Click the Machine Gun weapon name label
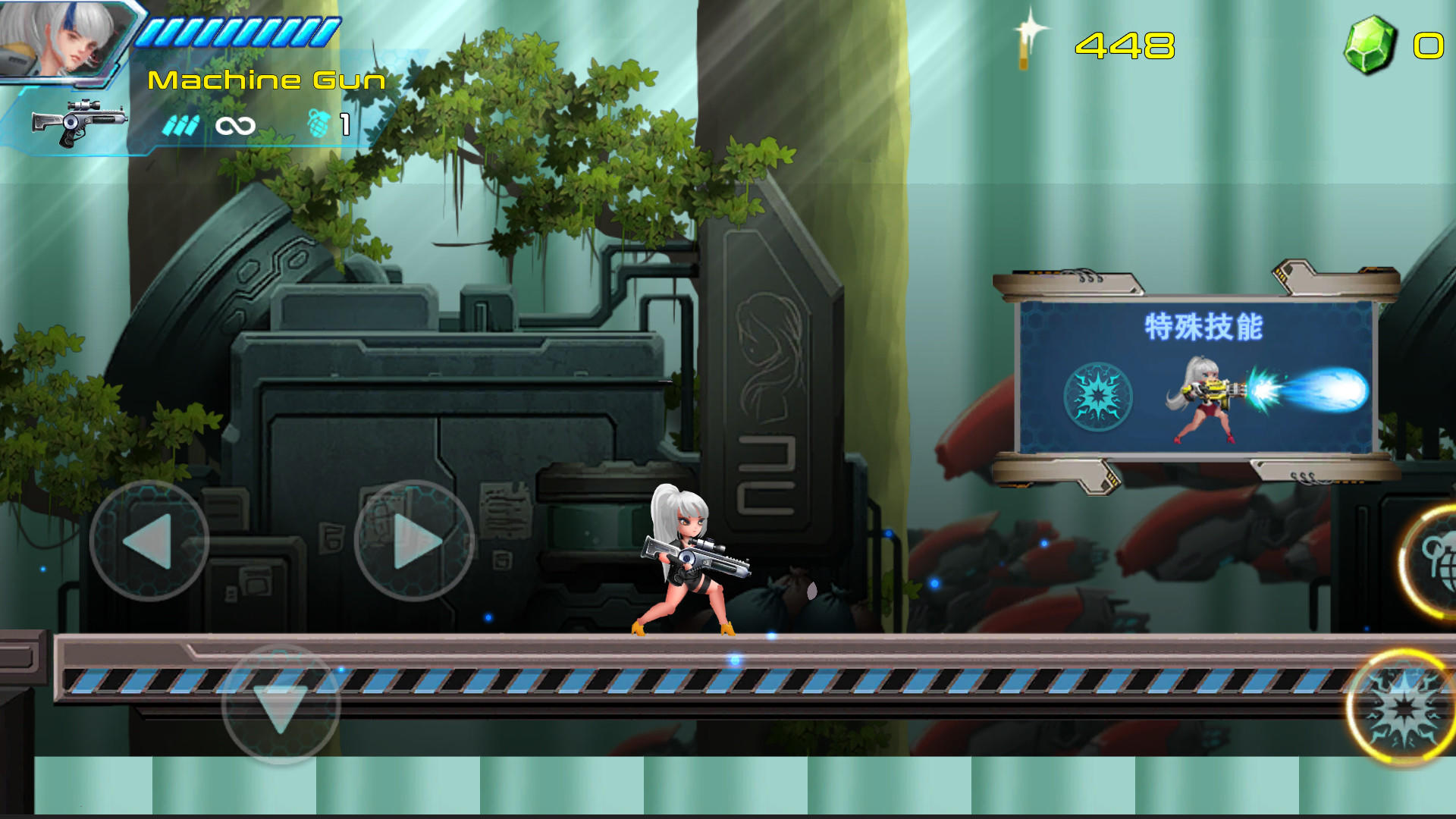Viewport: 1456px width, 819px height. tap(267, 79)
